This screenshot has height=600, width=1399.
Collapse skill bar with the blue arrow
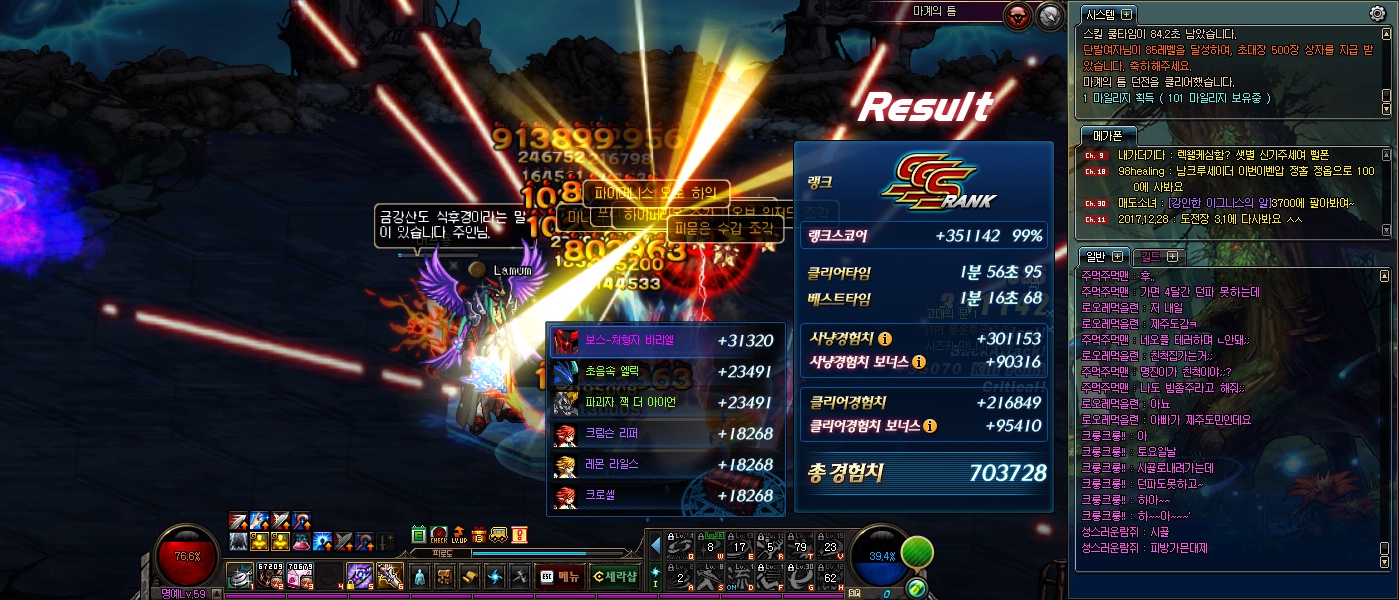(656, 546)
